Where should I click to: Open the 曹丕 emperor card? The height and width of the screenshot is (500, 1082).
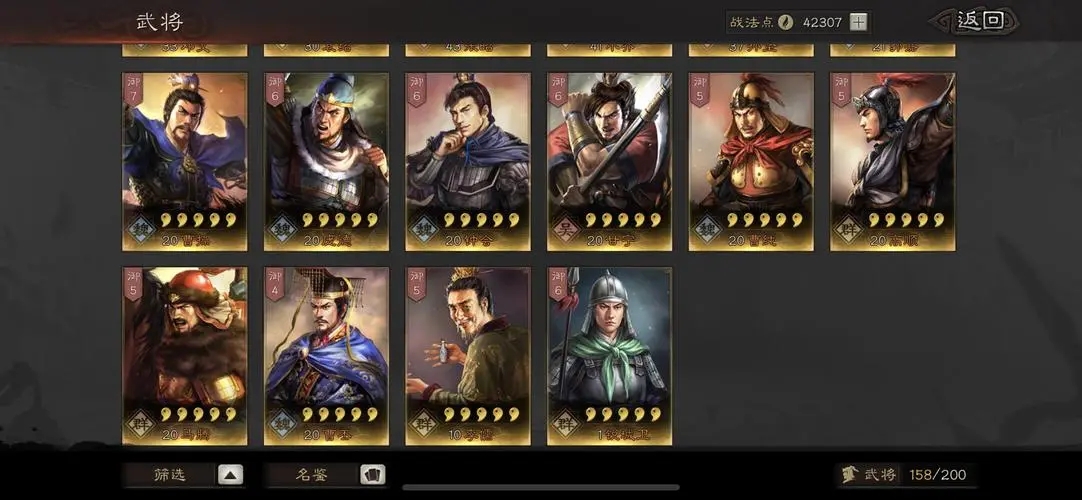point(326,355)
